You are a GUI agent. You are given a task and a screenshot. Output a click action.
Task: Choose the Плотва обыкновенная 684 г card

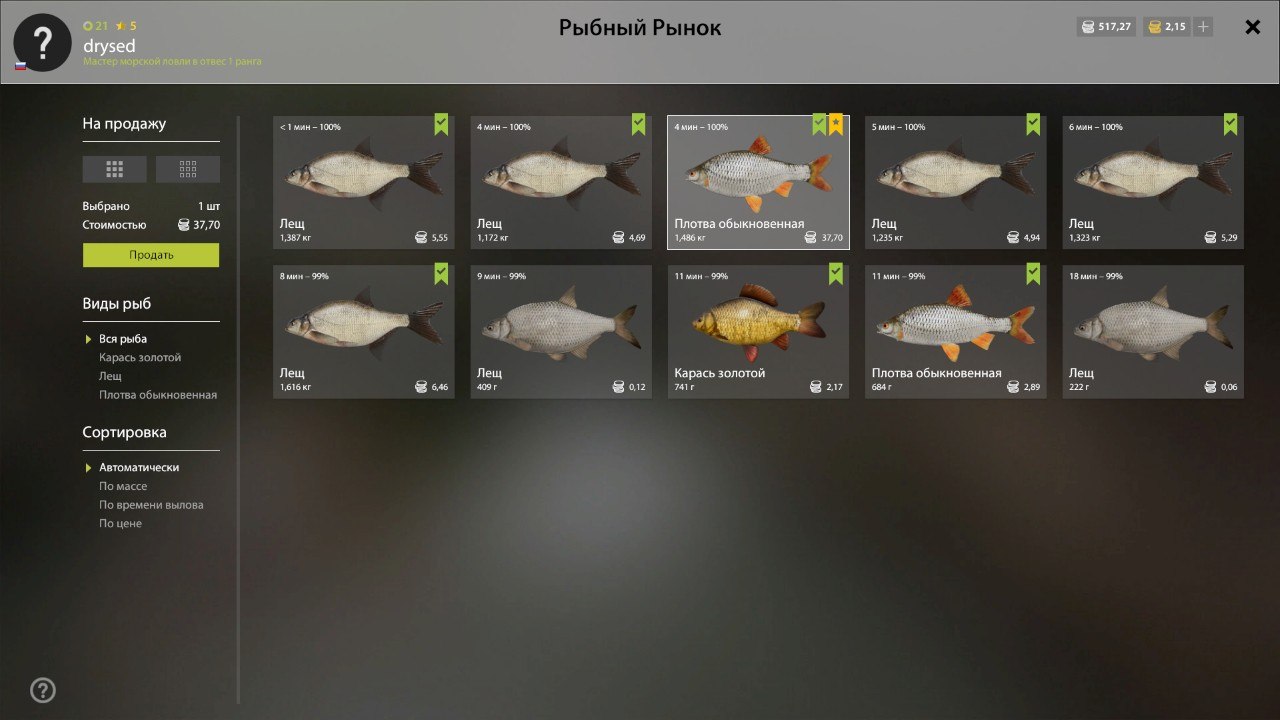[x=955, y=331]
